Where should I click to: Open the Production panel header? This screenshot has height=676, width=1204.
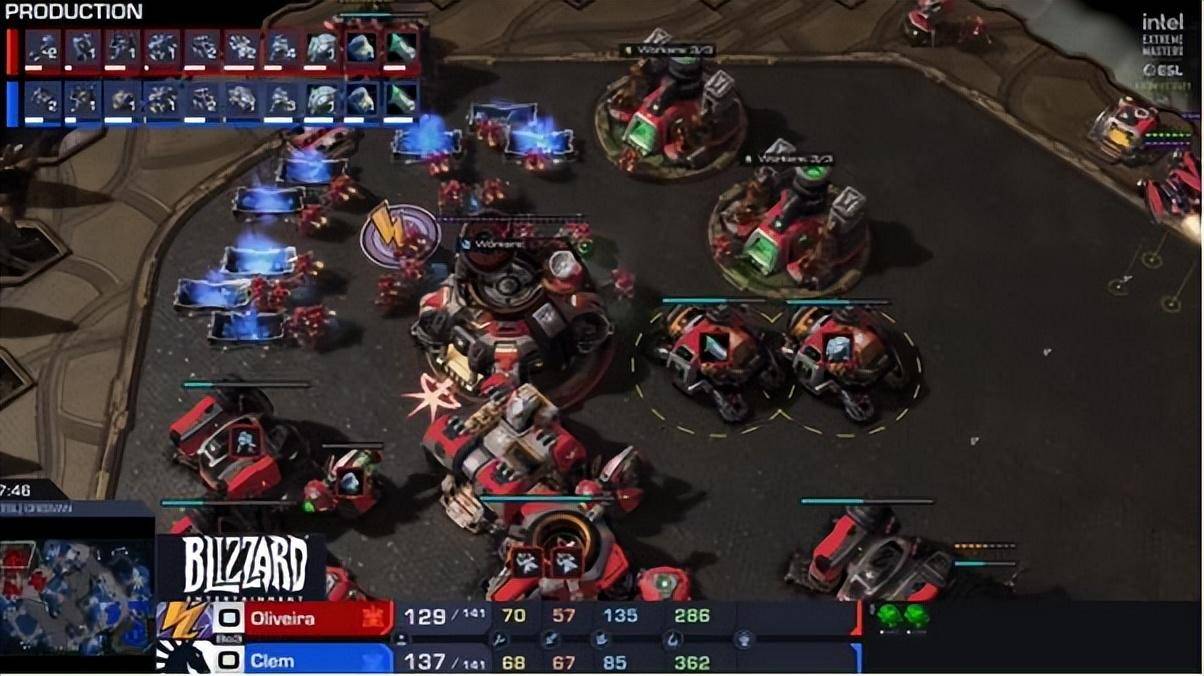pyautogui.click(x=74, y=12)
